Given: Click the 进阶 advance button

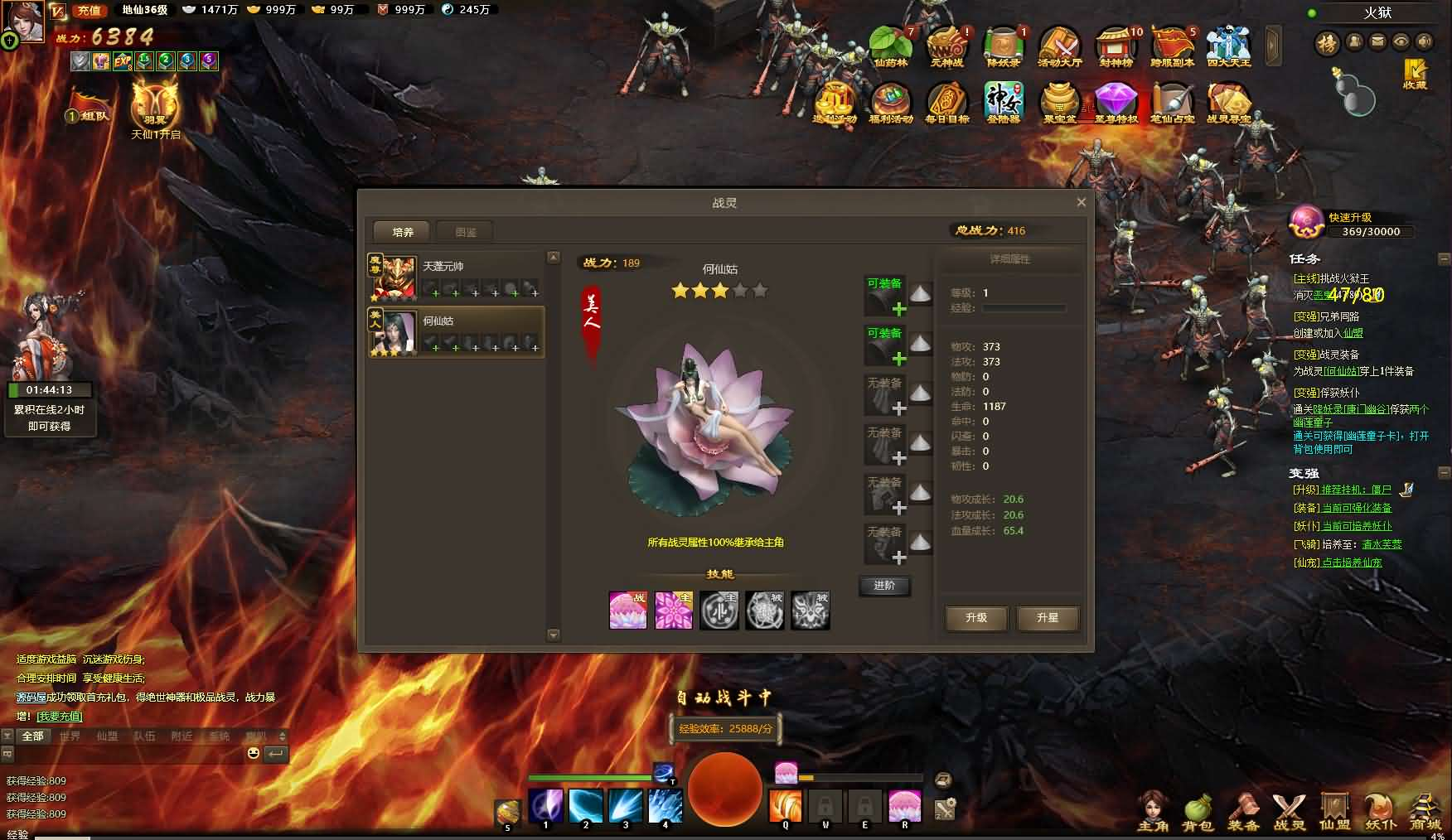Looking at the screenshot, I should pos(884,586).
